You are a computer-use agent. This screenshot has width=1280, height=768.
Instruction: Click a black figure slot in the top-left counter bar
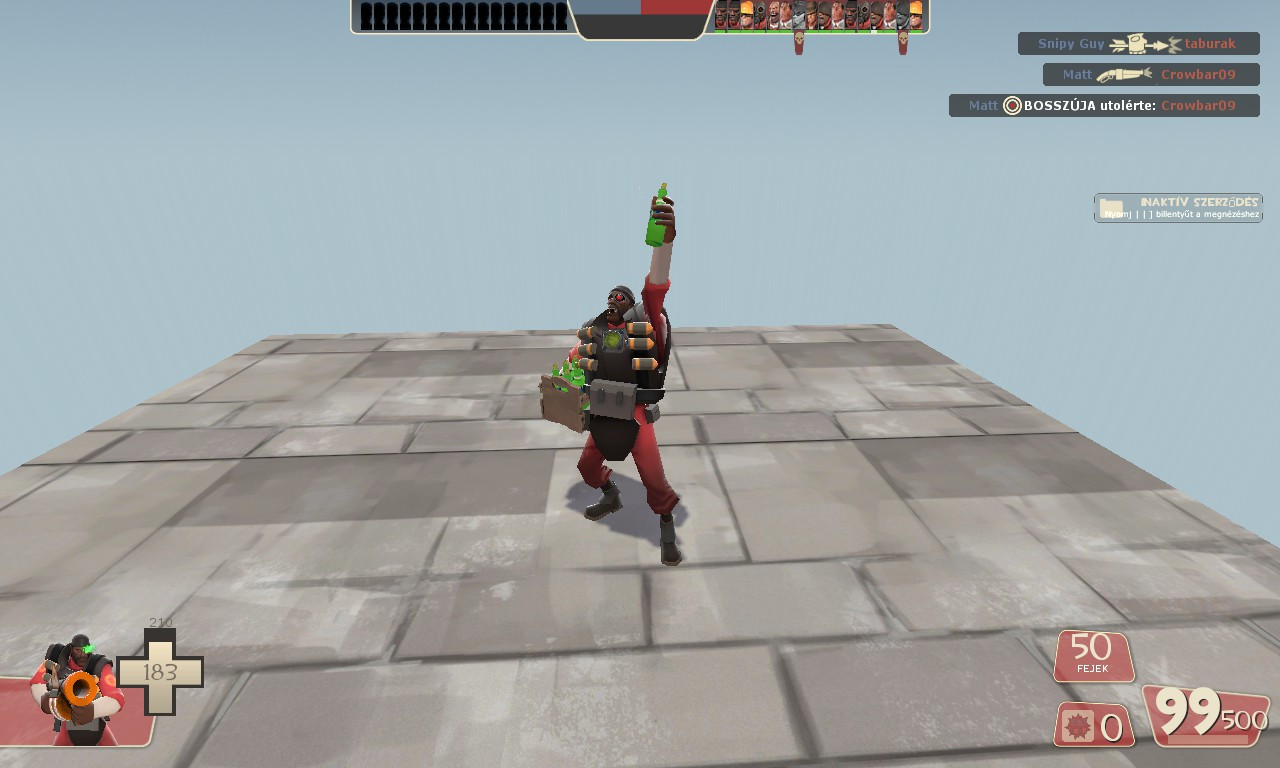tap(420, 16)
